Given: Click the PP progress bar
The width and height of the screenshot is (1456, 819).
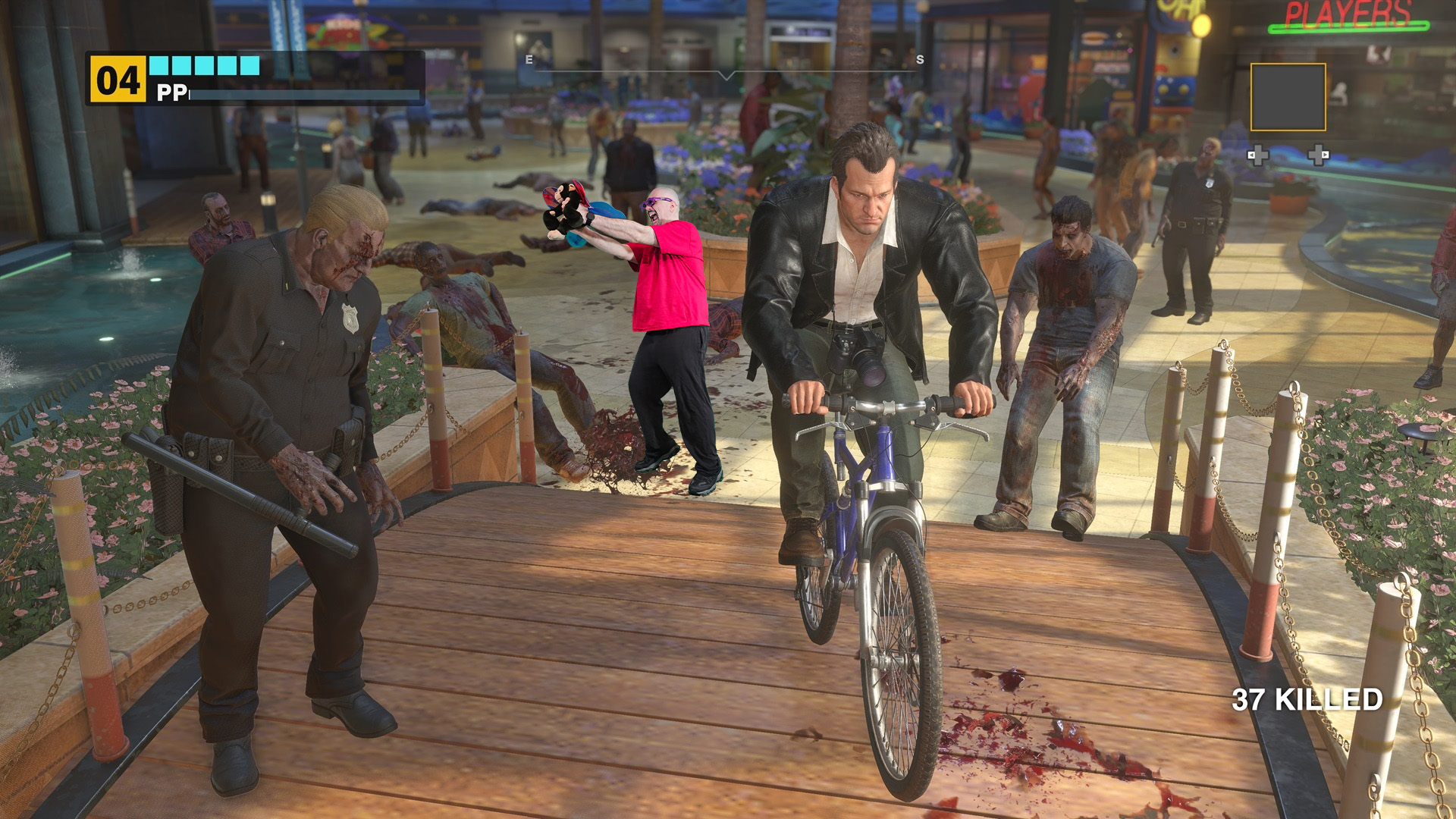Looking at the screenshot, I should [x=303, y=94].
